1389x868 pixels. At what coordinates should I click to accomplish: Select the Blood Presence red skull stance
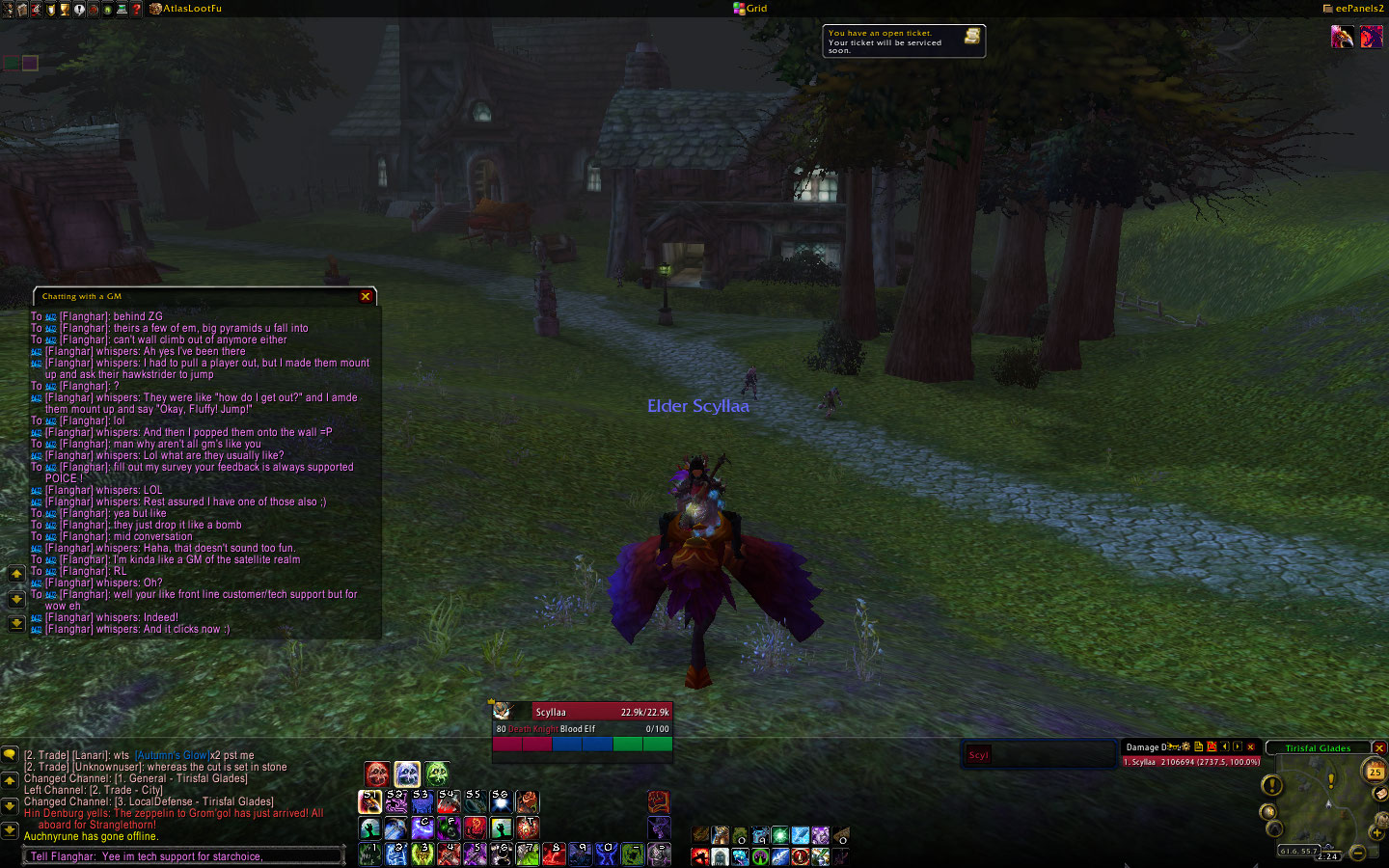click(x=377, y=773)
